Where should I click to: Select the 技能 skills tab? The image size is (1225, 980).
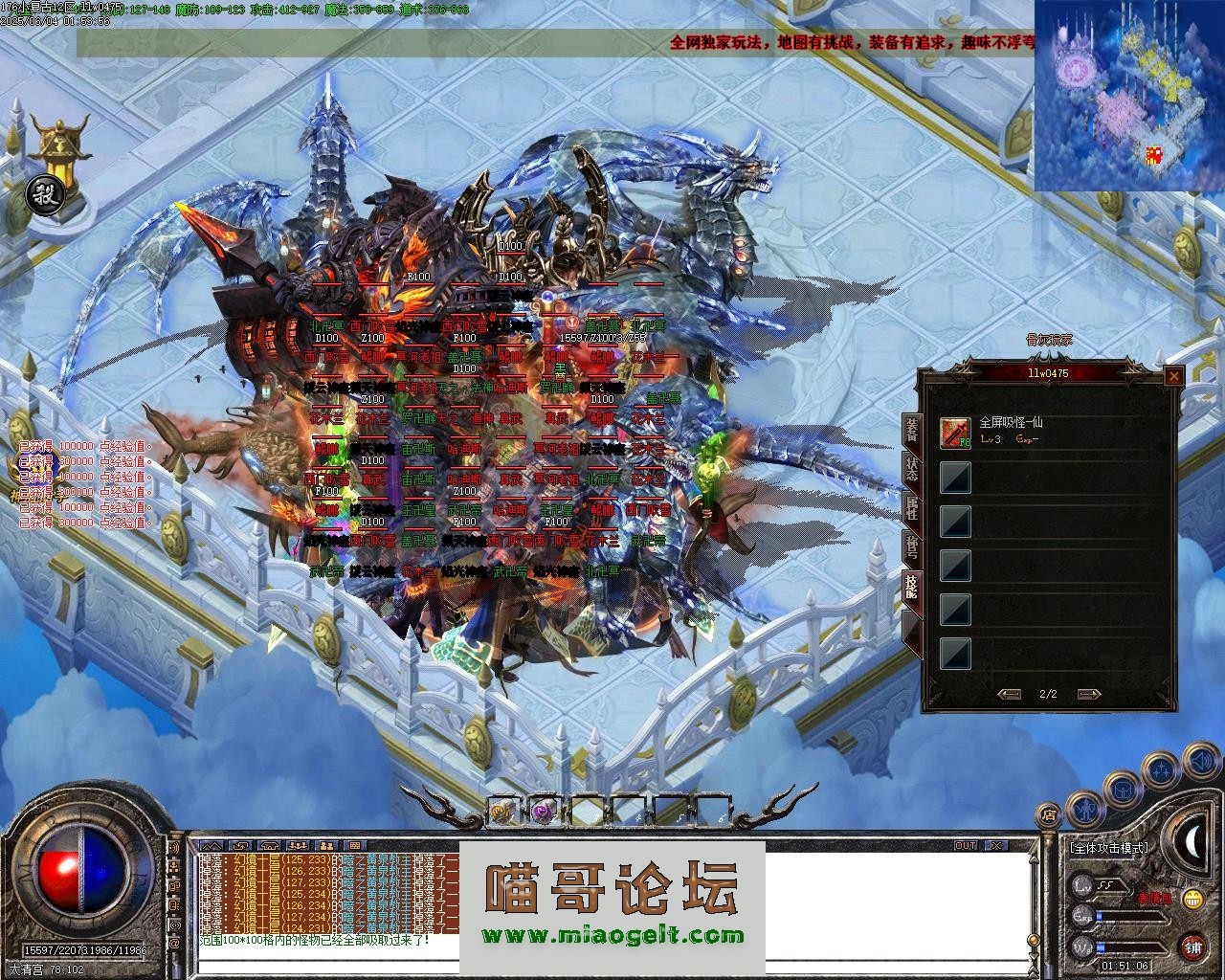coord(912,587)
